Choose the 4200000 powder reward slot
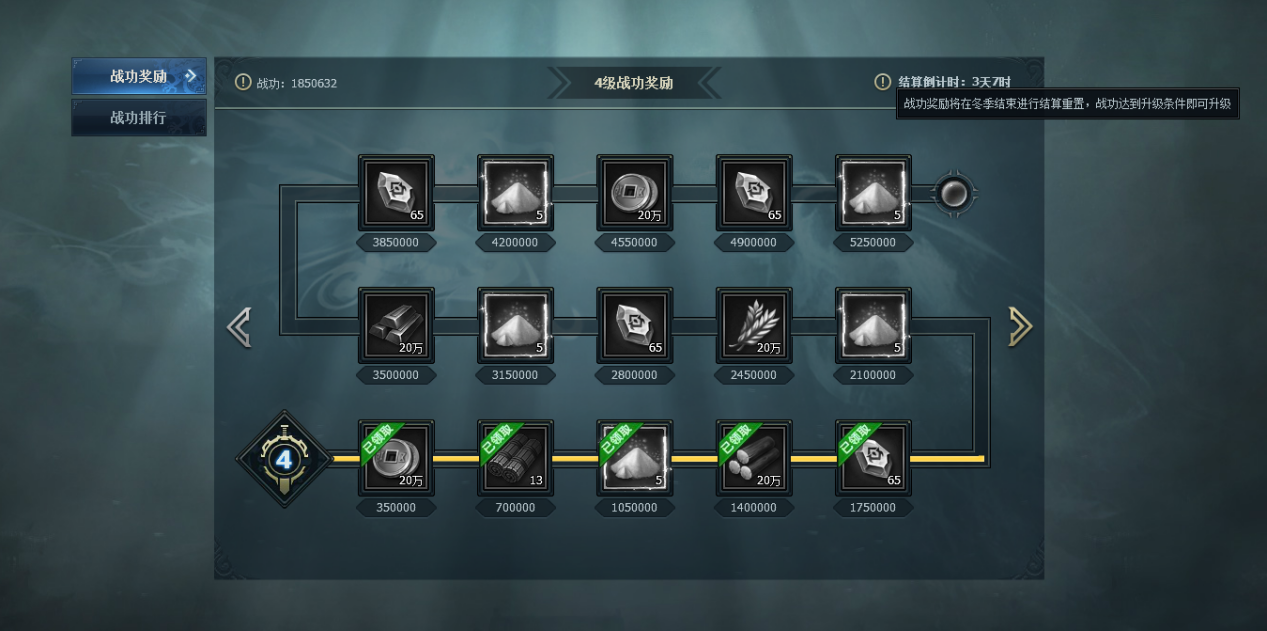The image size is (1267, 631). 515,193
